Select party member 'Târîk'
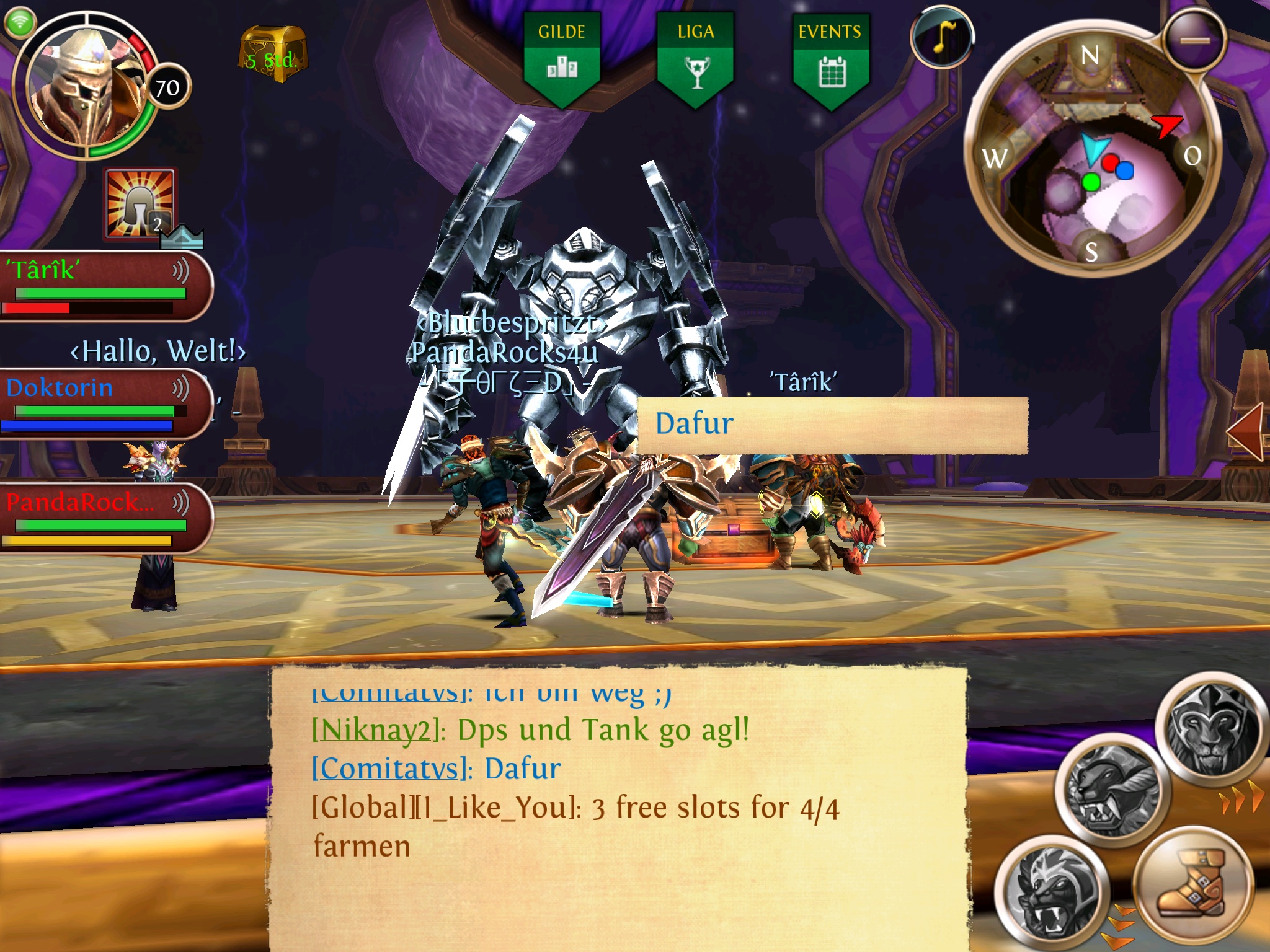Viewport: 1270px width, 952px height. tap(99, 285)
